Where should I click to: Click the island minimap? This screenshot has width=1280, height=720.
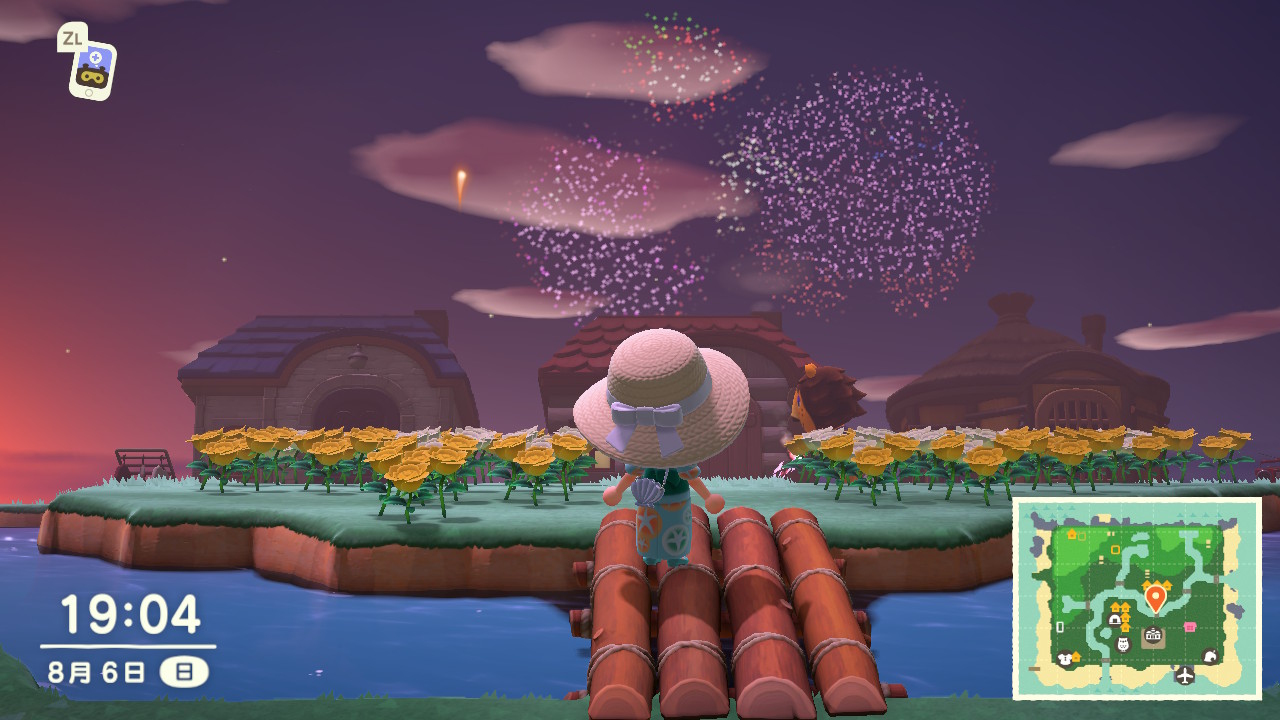pos(1136,598)
